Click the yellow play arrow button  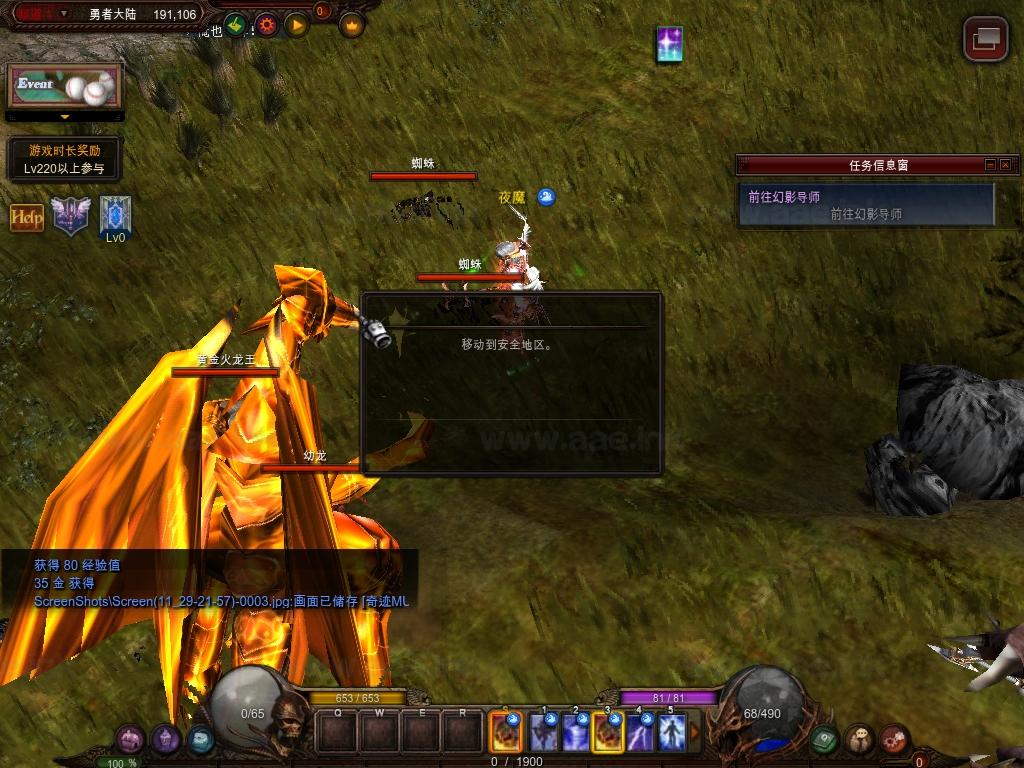(296, 25)
